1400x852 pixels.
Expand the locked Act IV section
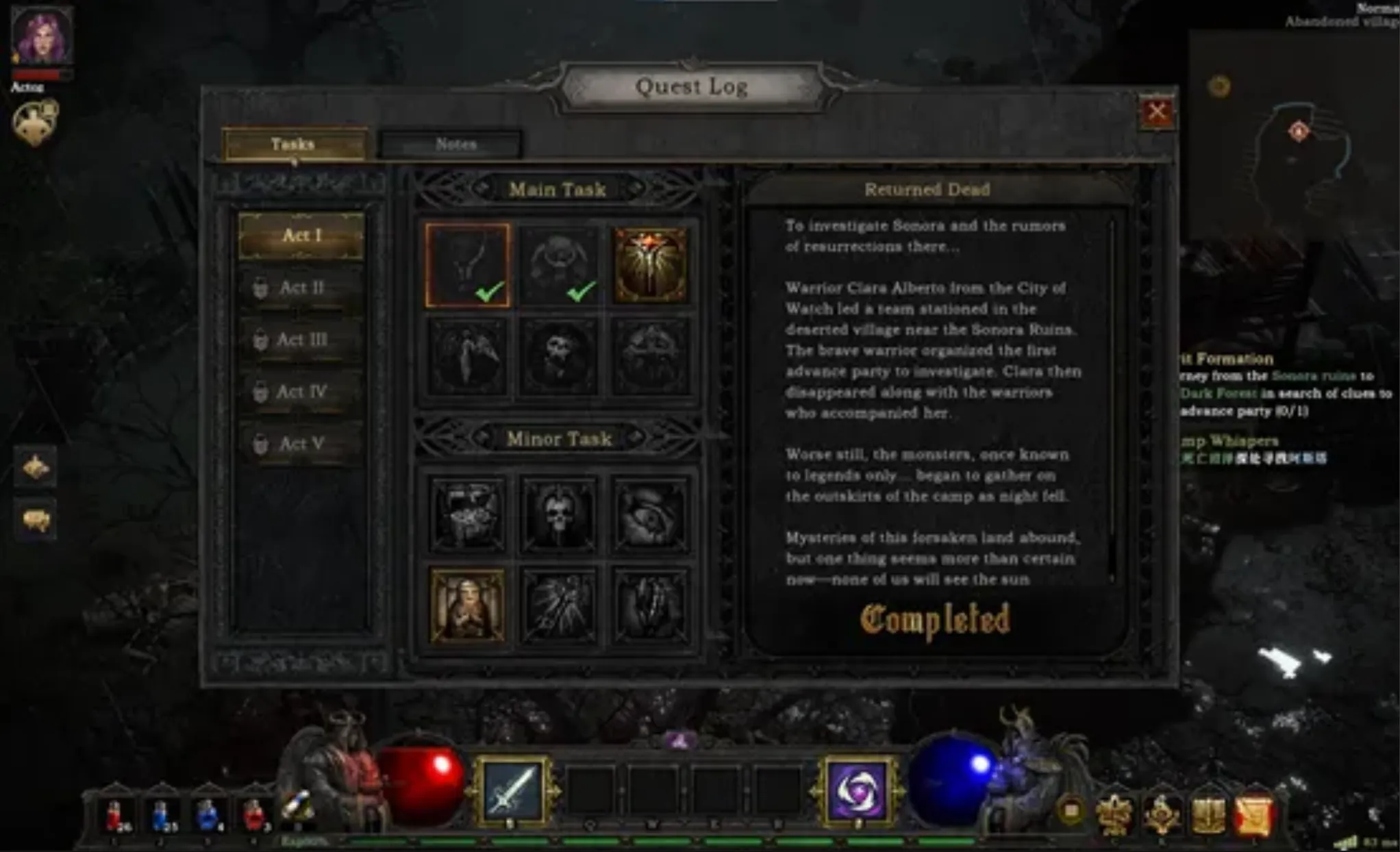301,391
